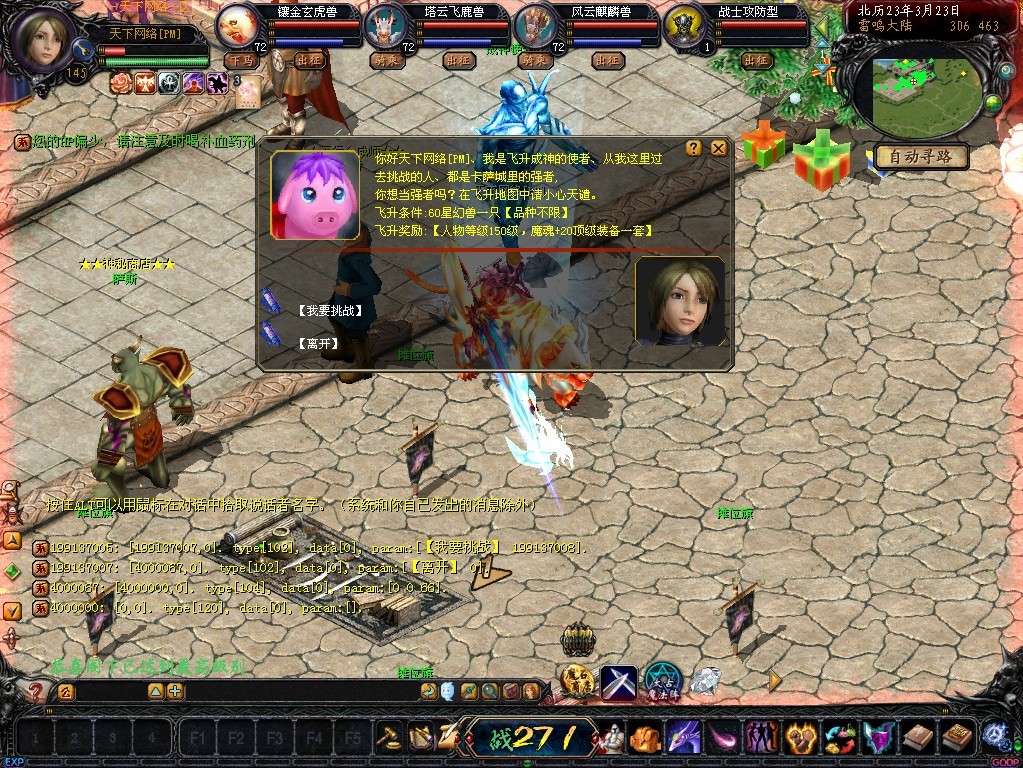The image size is (1023, 768).
Task: Click the 下马 dismount button
Action: 240,60
